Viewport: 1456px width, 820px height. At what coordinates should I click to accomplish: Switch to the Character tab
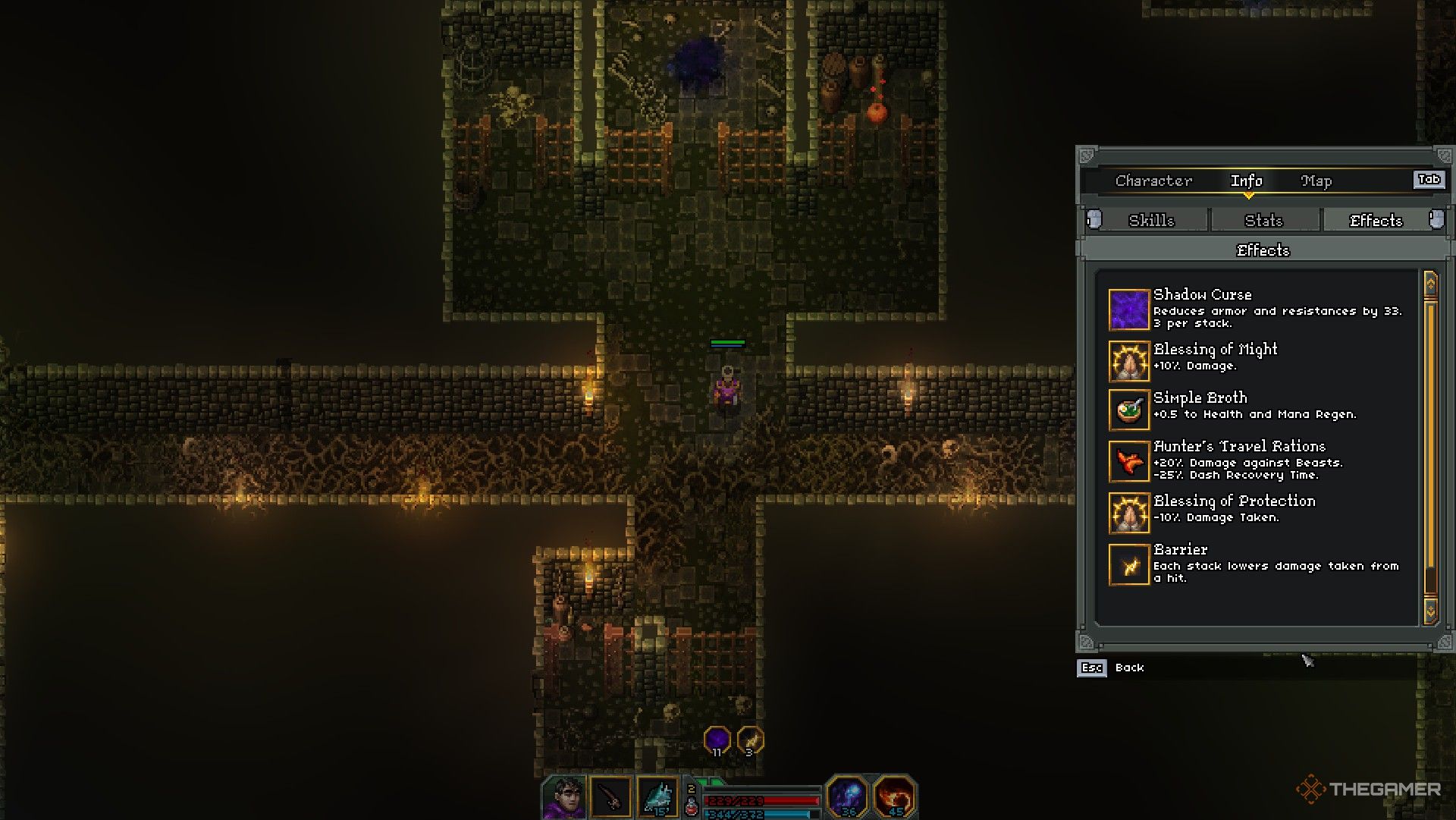click(1153, 181)
